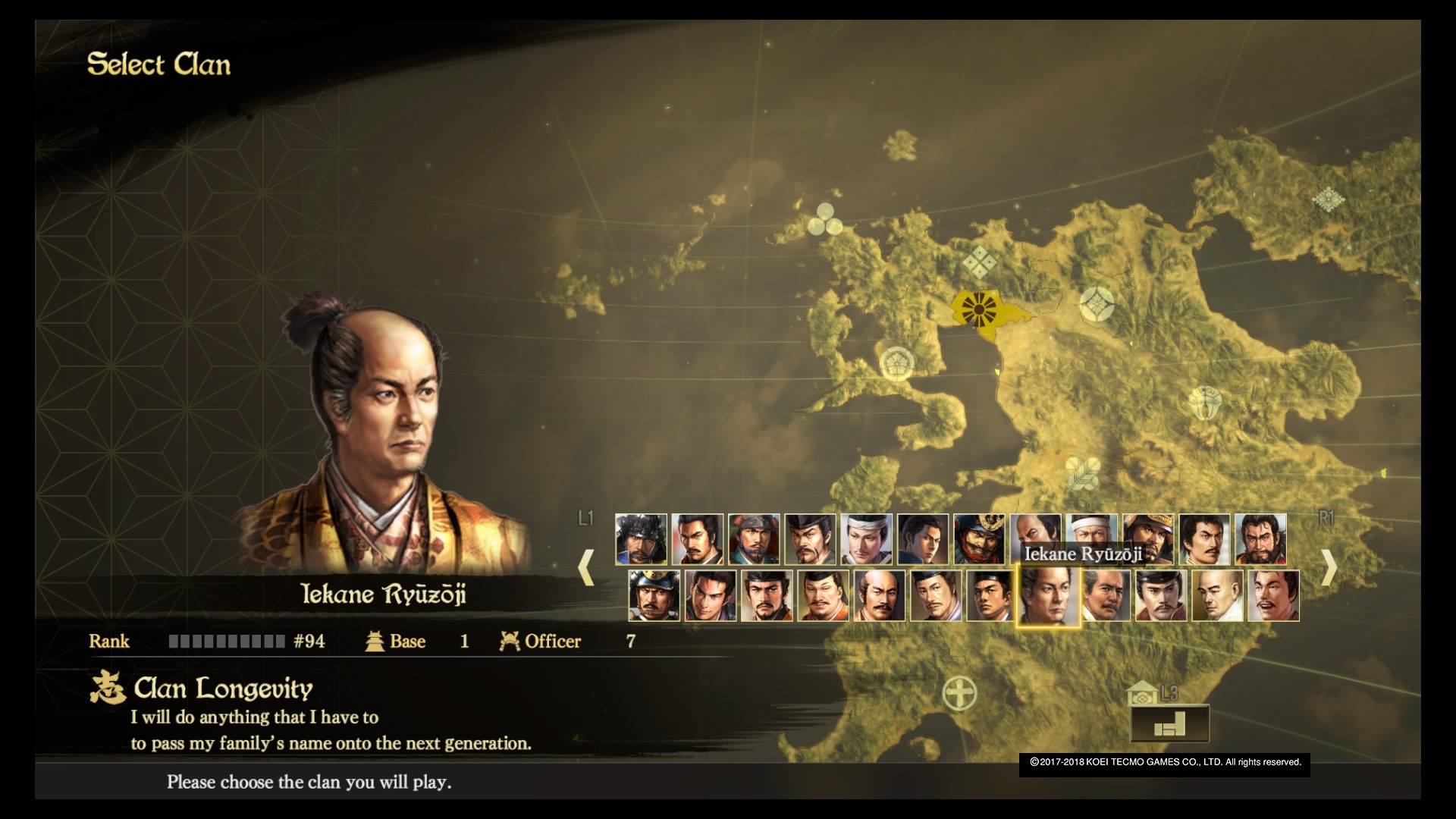Select the teal-helmeted bearded warrior portrait
1456x819 pixels.
(x=754, y=539)
